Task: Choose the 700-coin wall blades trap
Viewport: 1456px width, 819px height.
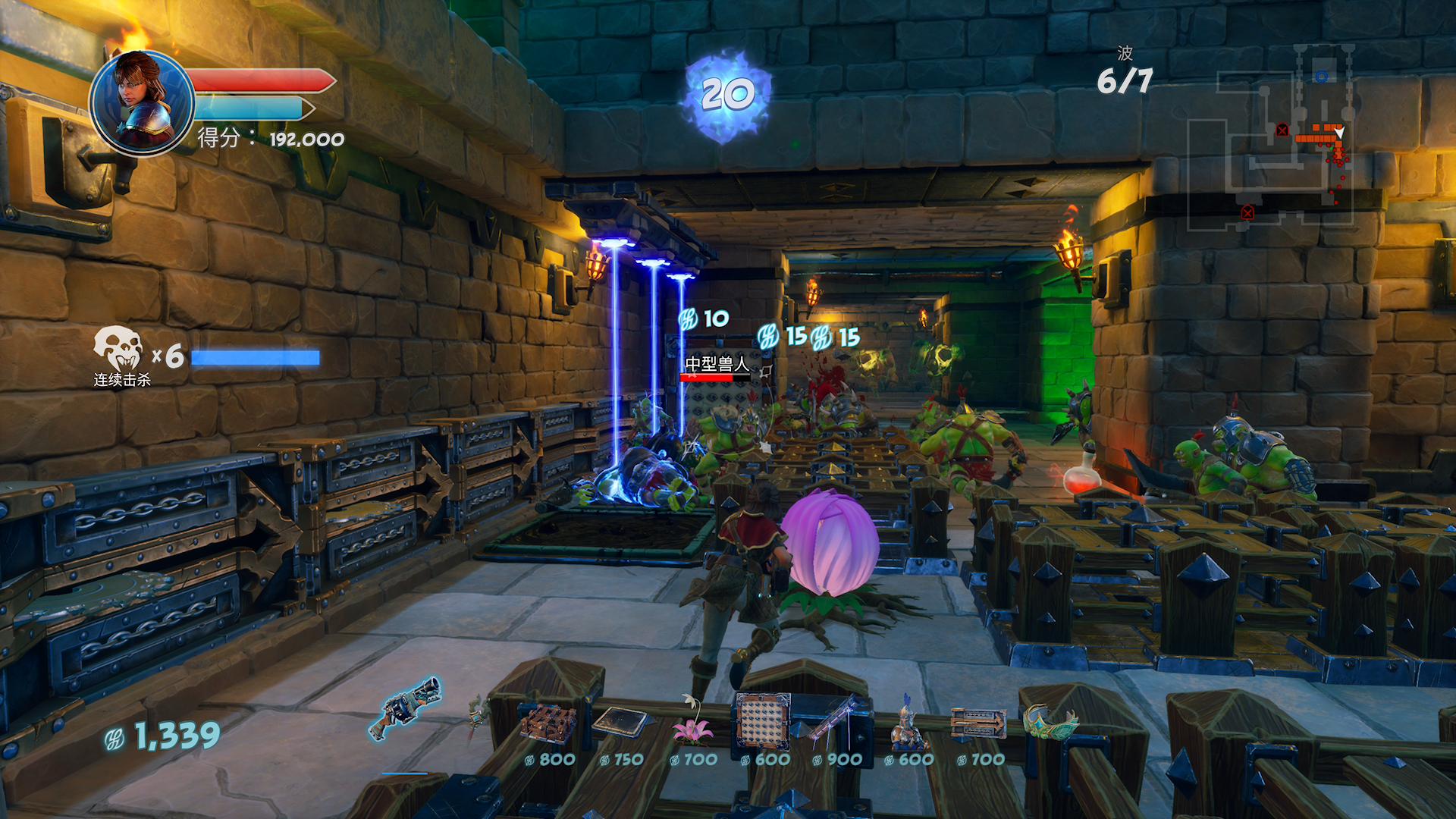Action: [978, 723]
